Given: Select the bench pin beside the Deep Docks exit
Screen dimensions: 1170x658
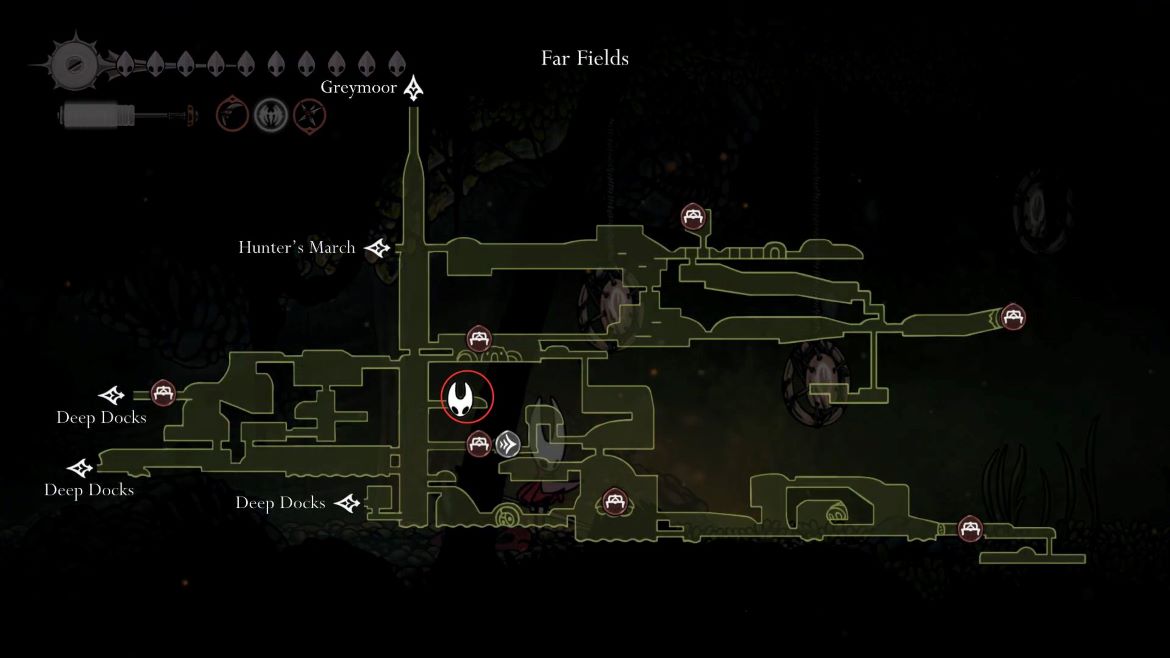Looking at the screenshot, I should 163,393.
